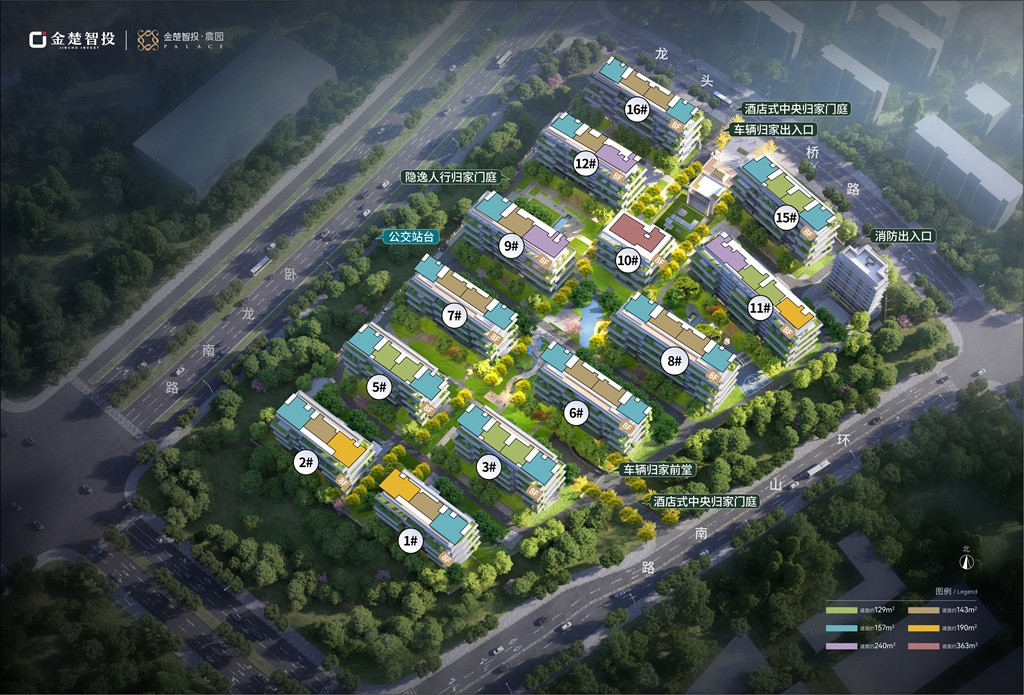Viewport: 1024px width, 695px height.
Task: Click the 公交站台 bus stop label
Action: coord(412,237)
